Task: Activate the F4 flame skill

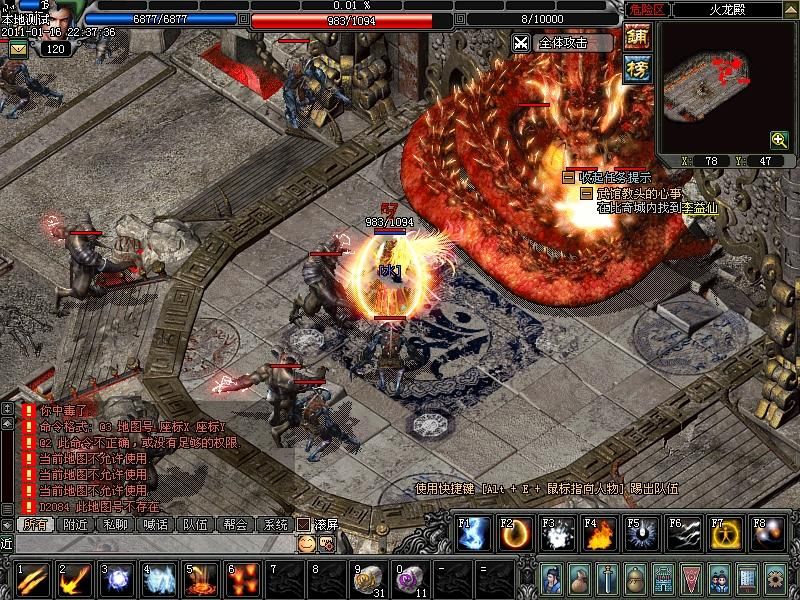Action: pyautogui.click(x=599, y=534)
